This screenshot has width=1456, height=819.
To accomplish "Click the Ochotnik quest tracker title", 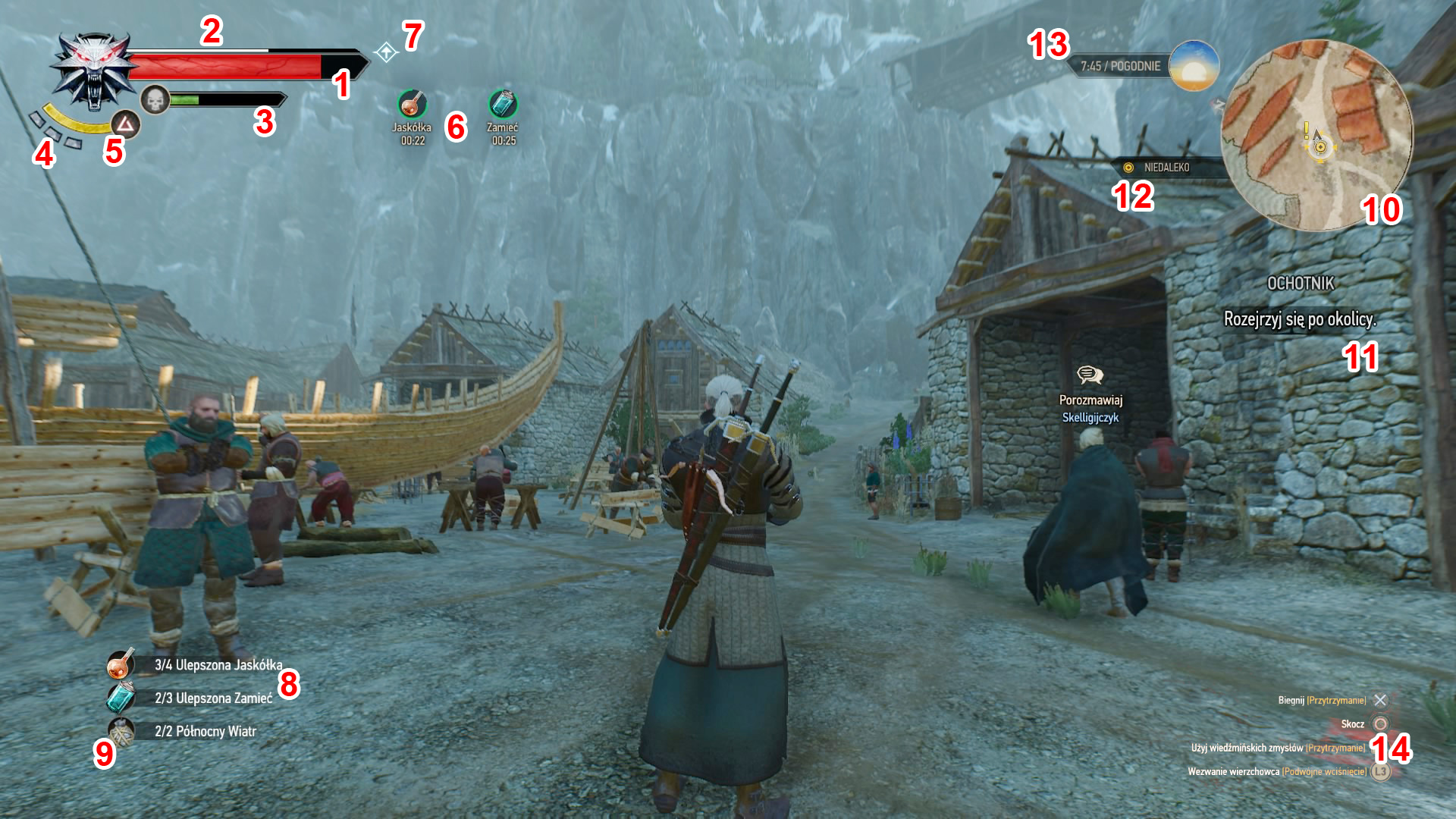I will 1300,284.
